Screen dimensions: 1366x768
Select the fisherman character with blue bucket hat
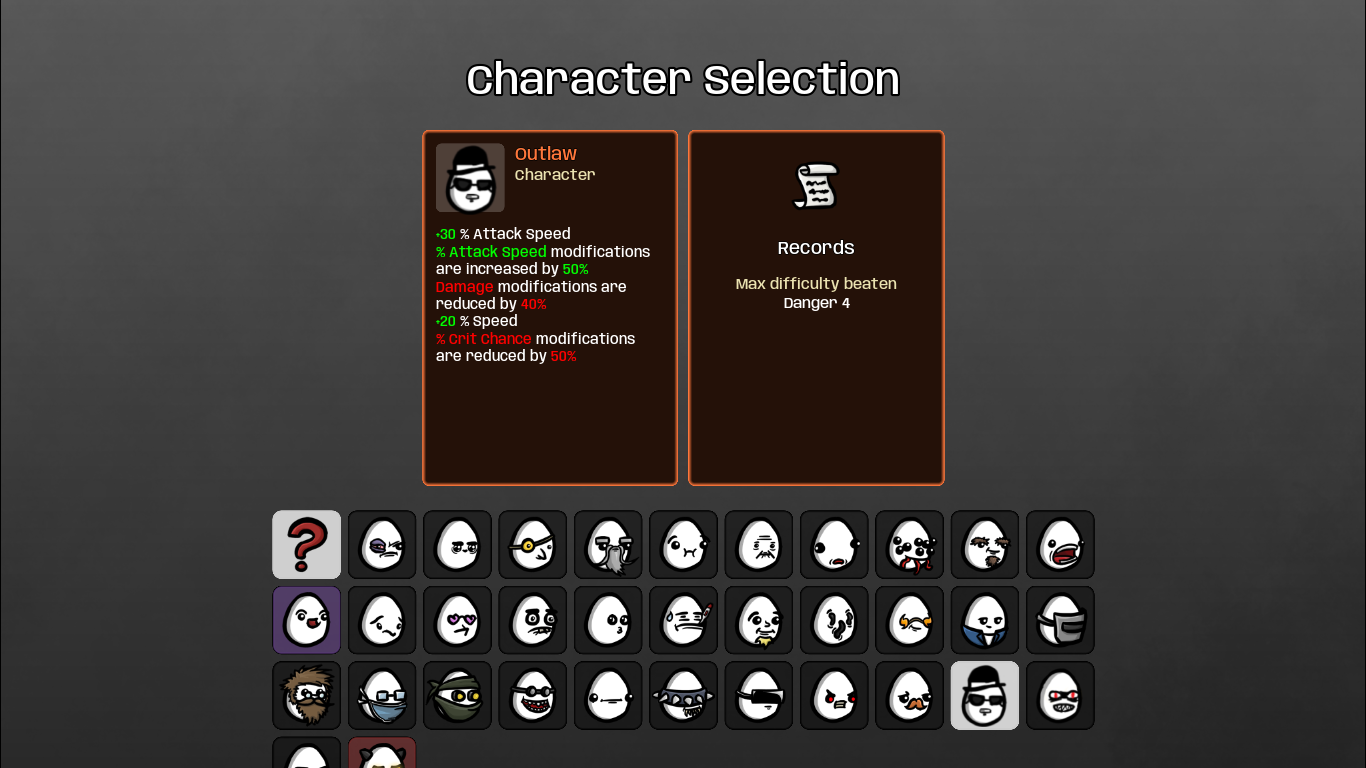(381, 695)
